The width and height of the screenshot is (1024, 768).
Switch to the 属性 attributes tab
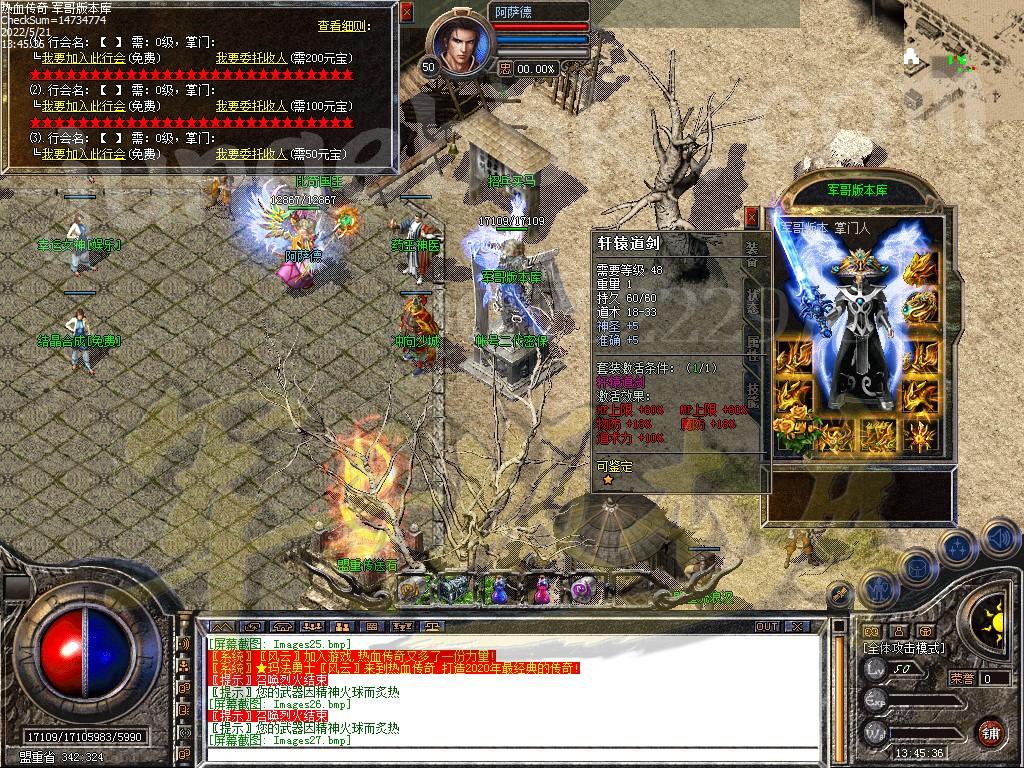753,350
